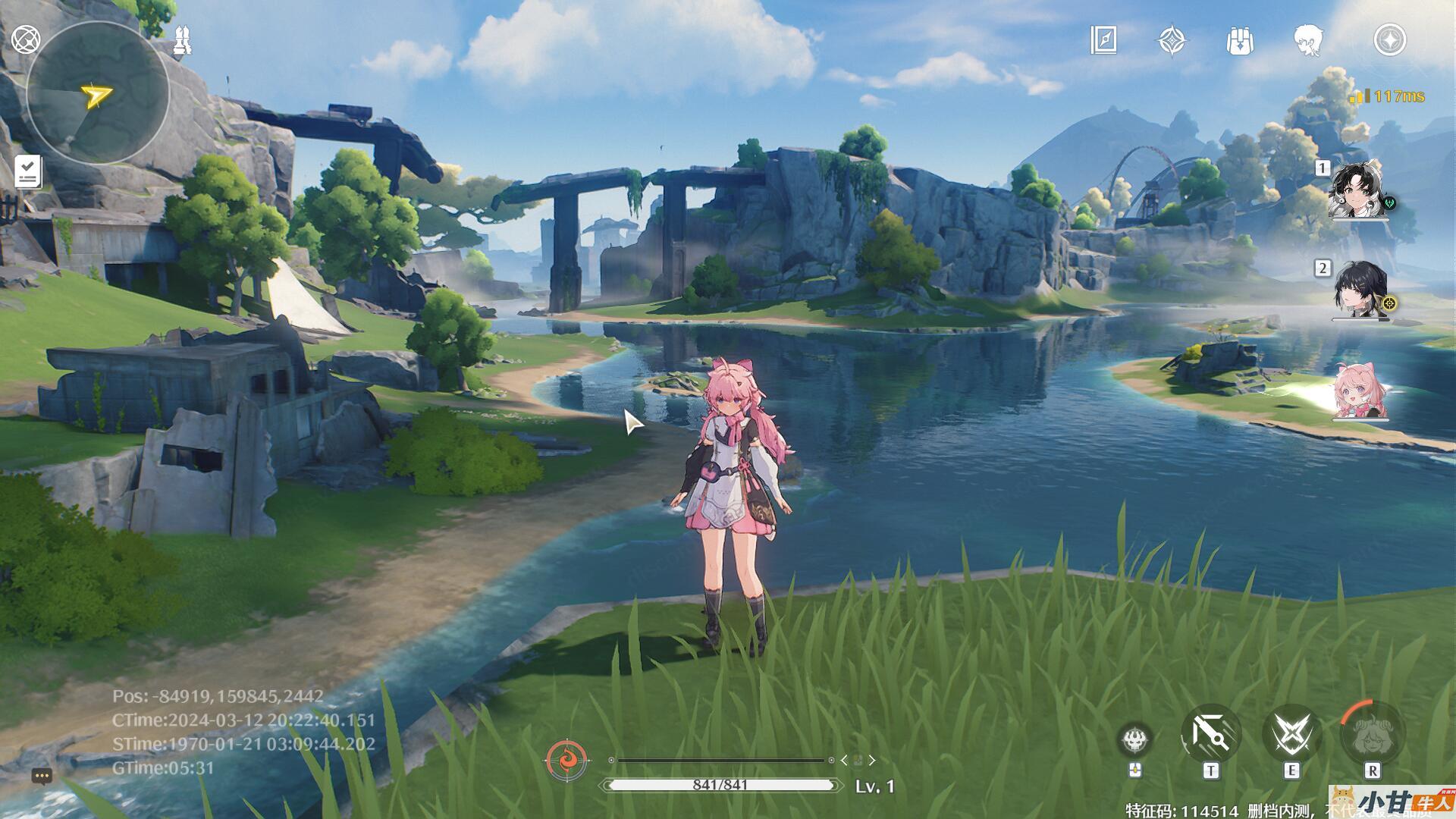Screen dimensions: 1456x819
Task: Open the chess pieces icon
Action: pyautogui.click(x=182, y=40)
